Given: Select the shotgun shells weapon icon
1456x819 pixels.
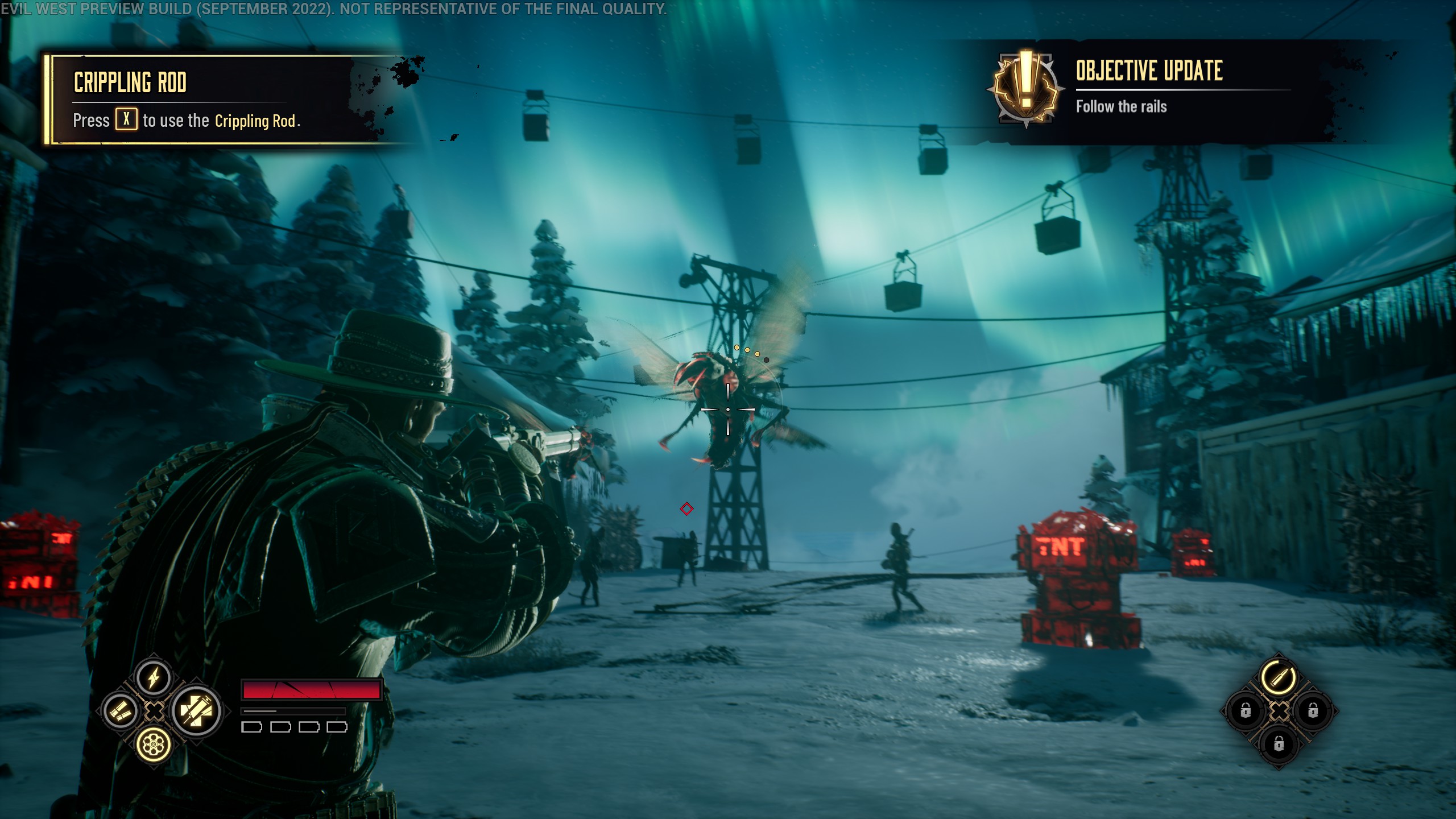Looking at the screenshot, I should pyautogui.click(x=121, y=711).
